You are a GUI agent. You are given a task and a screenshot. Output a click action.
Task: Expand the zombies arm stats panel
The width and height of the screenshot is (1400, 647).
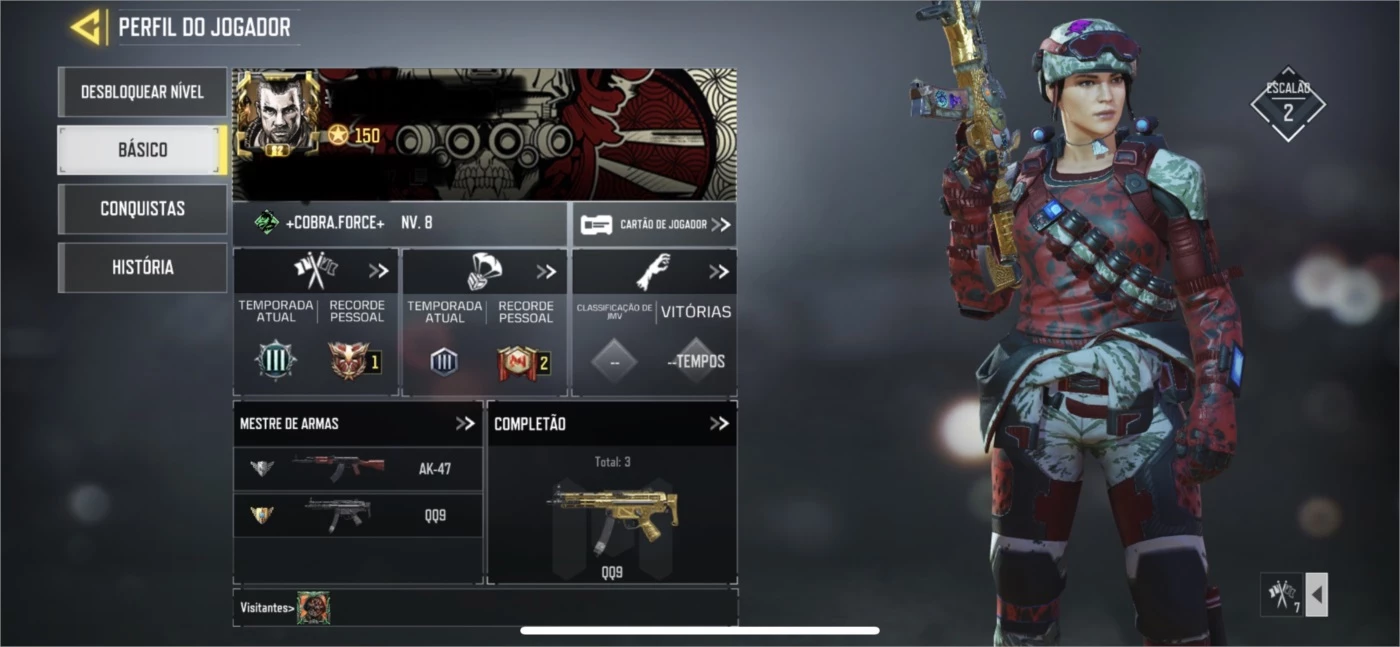click(x=718, y=271)
